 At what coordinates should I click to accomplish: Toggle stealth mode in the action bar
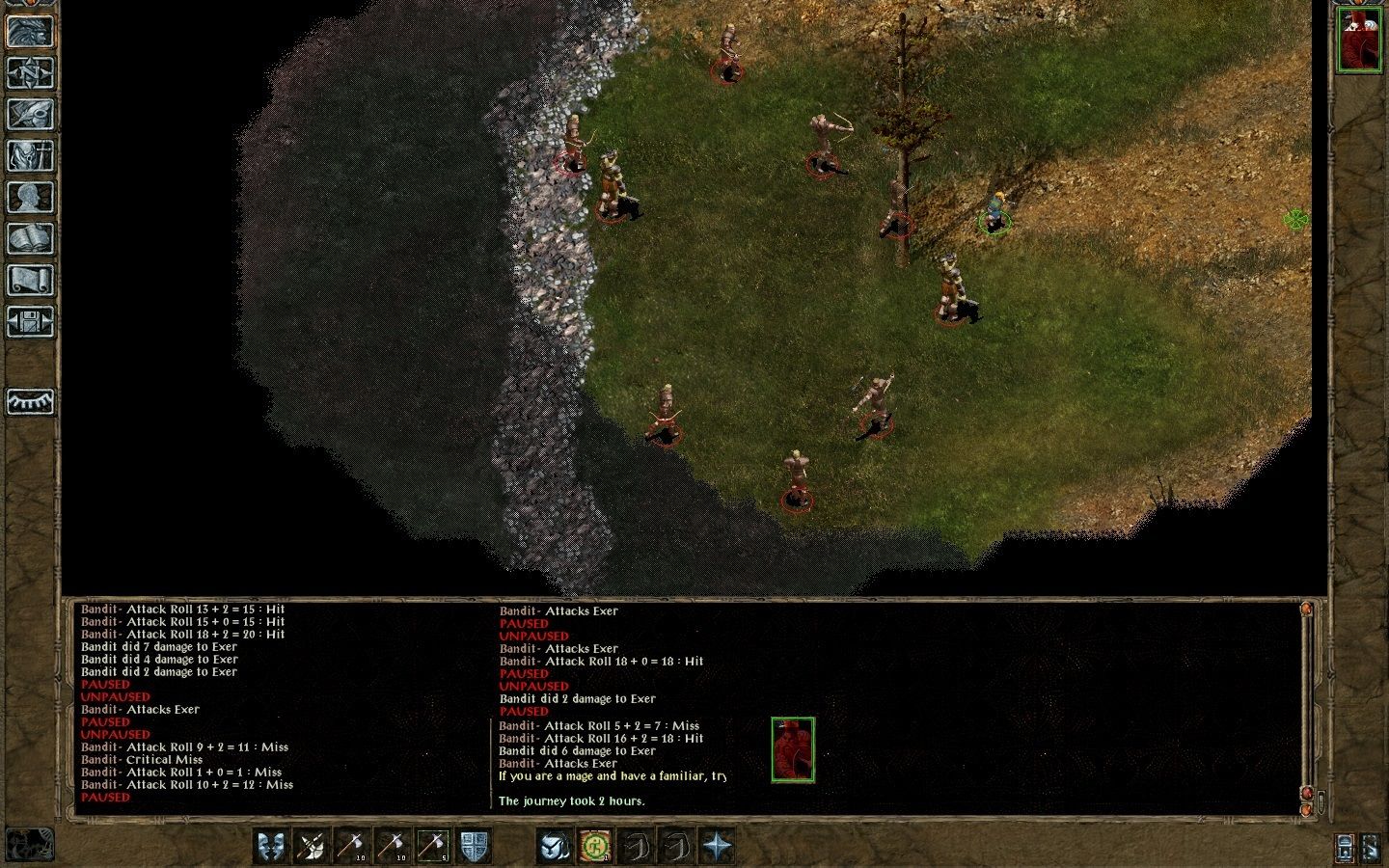554,847
